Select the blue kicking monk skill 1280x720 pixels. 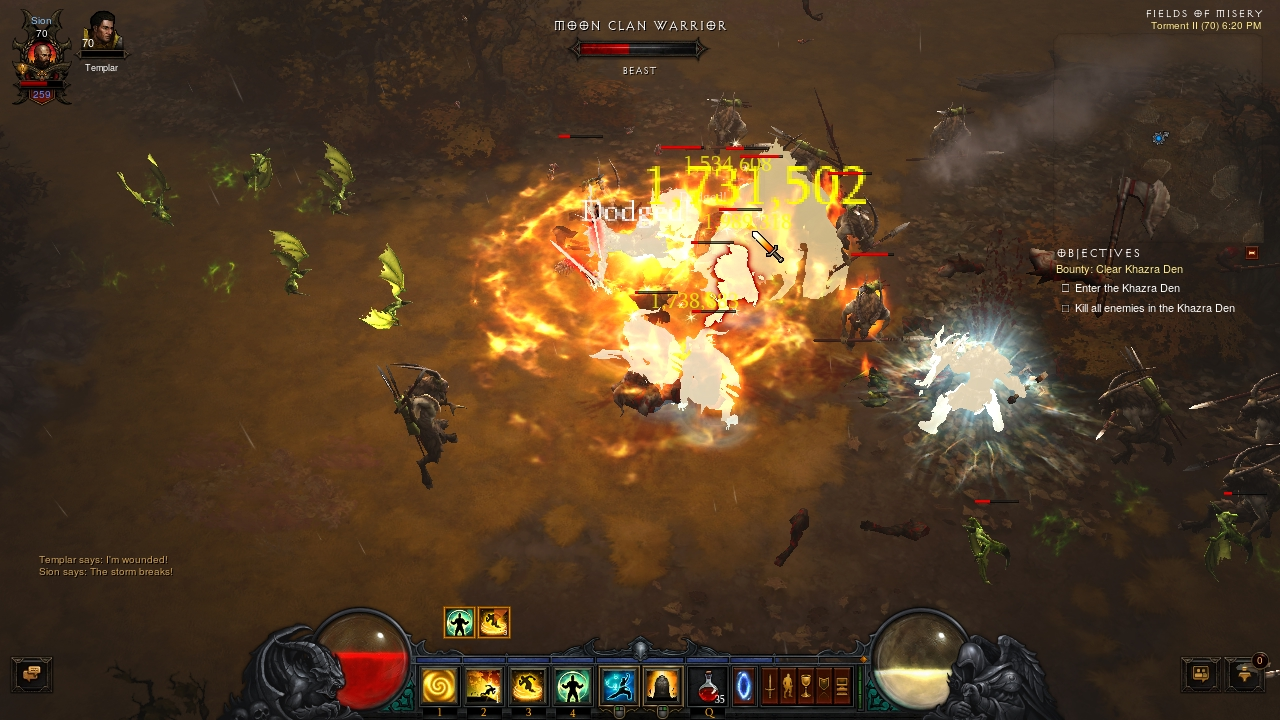619,687
